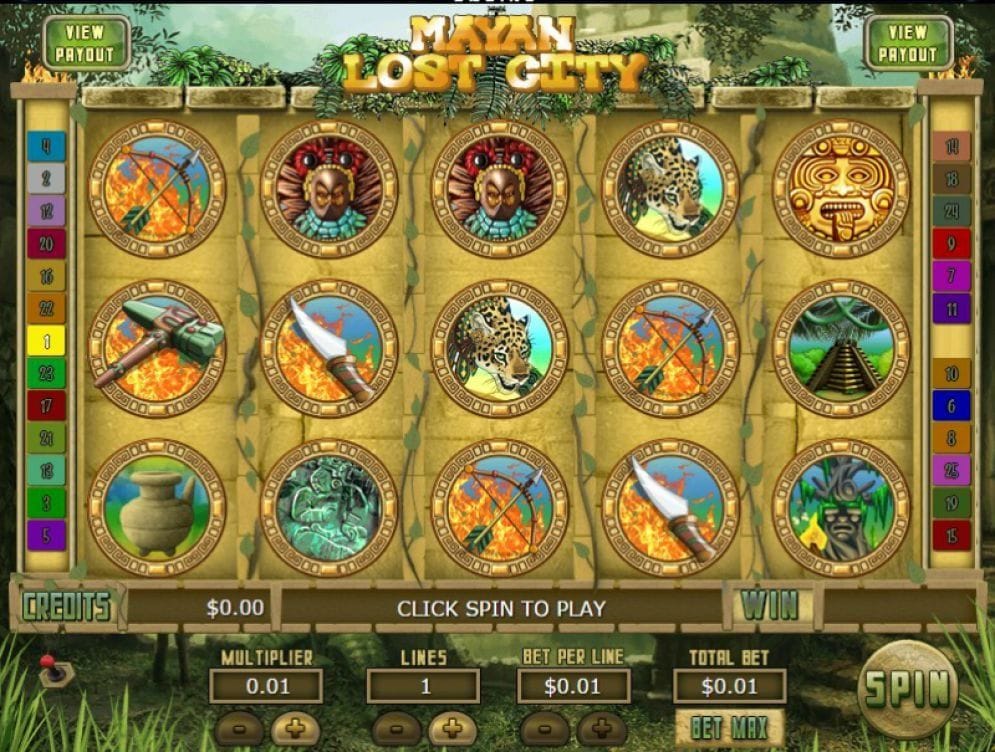Select the yellow payline 1 marker
Image resolution: width=995 pixels, height=752 pixels.
pyautogui.click(x=46, y=341)
